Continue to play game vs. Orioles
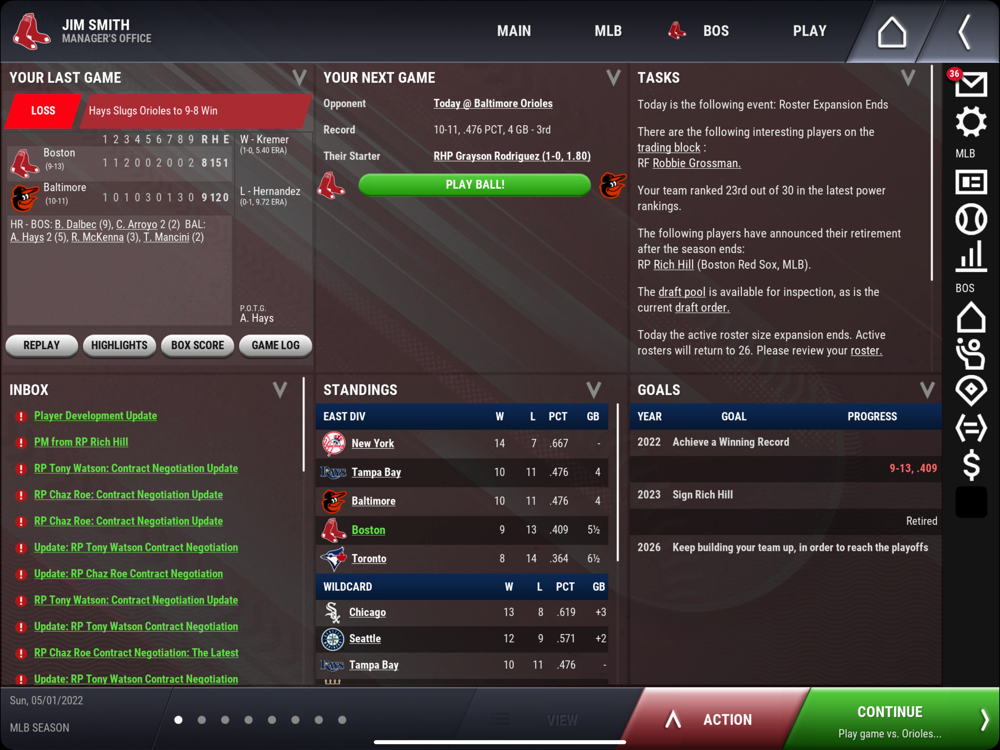Screen dimensions: 1000x750 click(x=890, y=719)
